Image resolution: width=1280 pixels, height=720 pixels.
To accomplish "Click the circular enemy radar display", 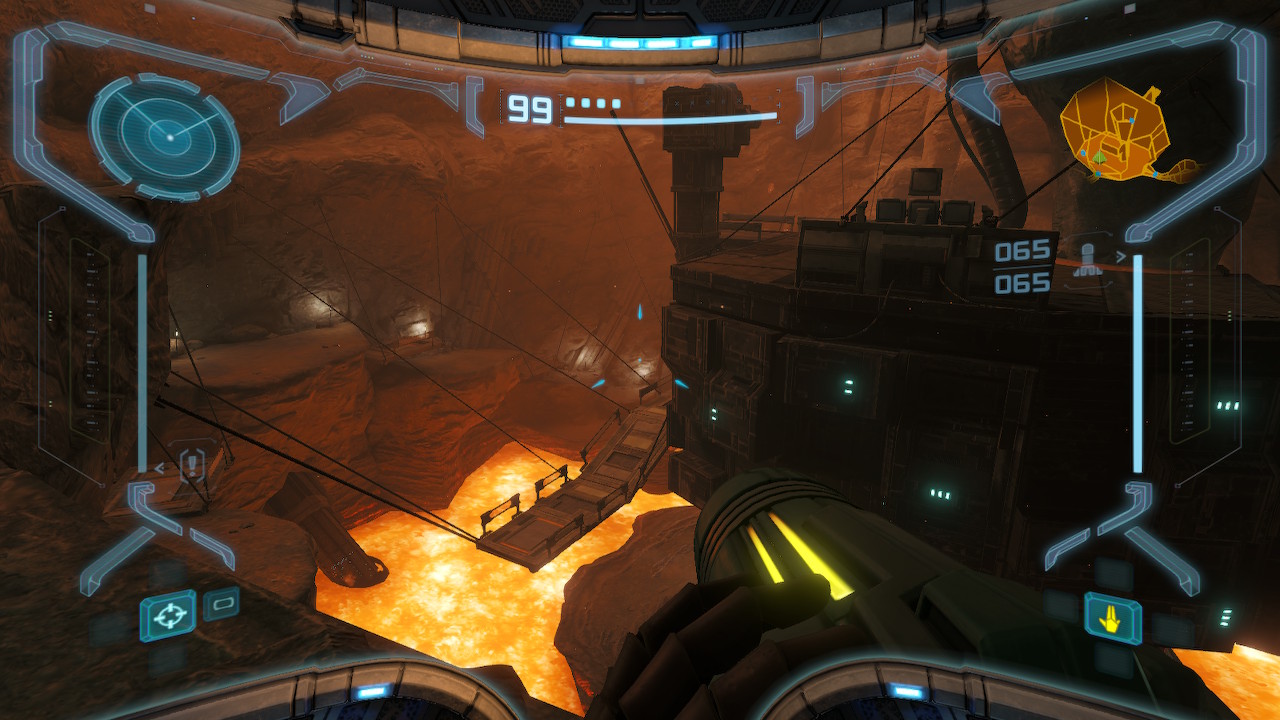I will (165, 135).
